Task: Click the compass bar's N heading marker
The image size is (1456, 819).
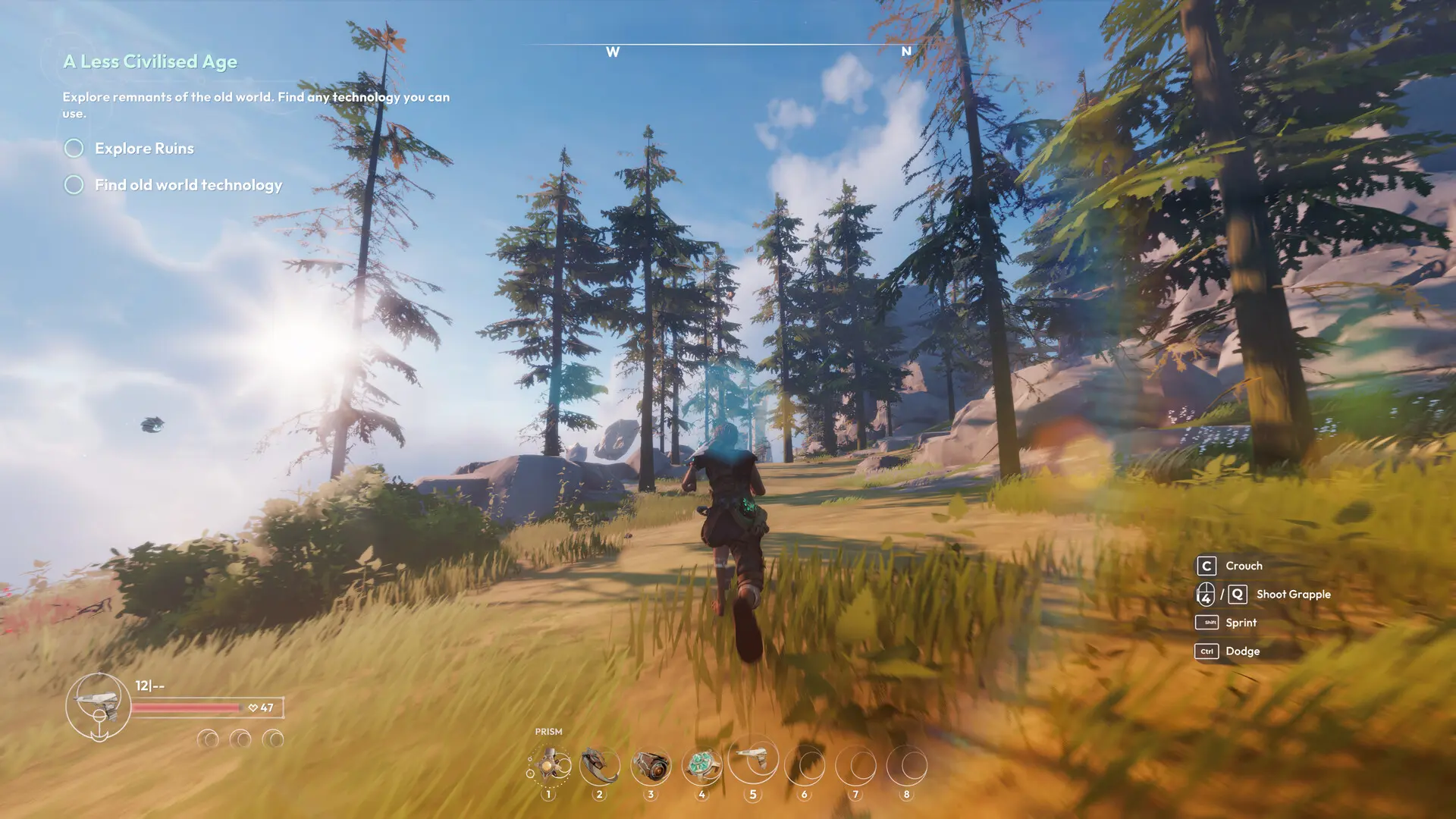Action: (906, 52)
